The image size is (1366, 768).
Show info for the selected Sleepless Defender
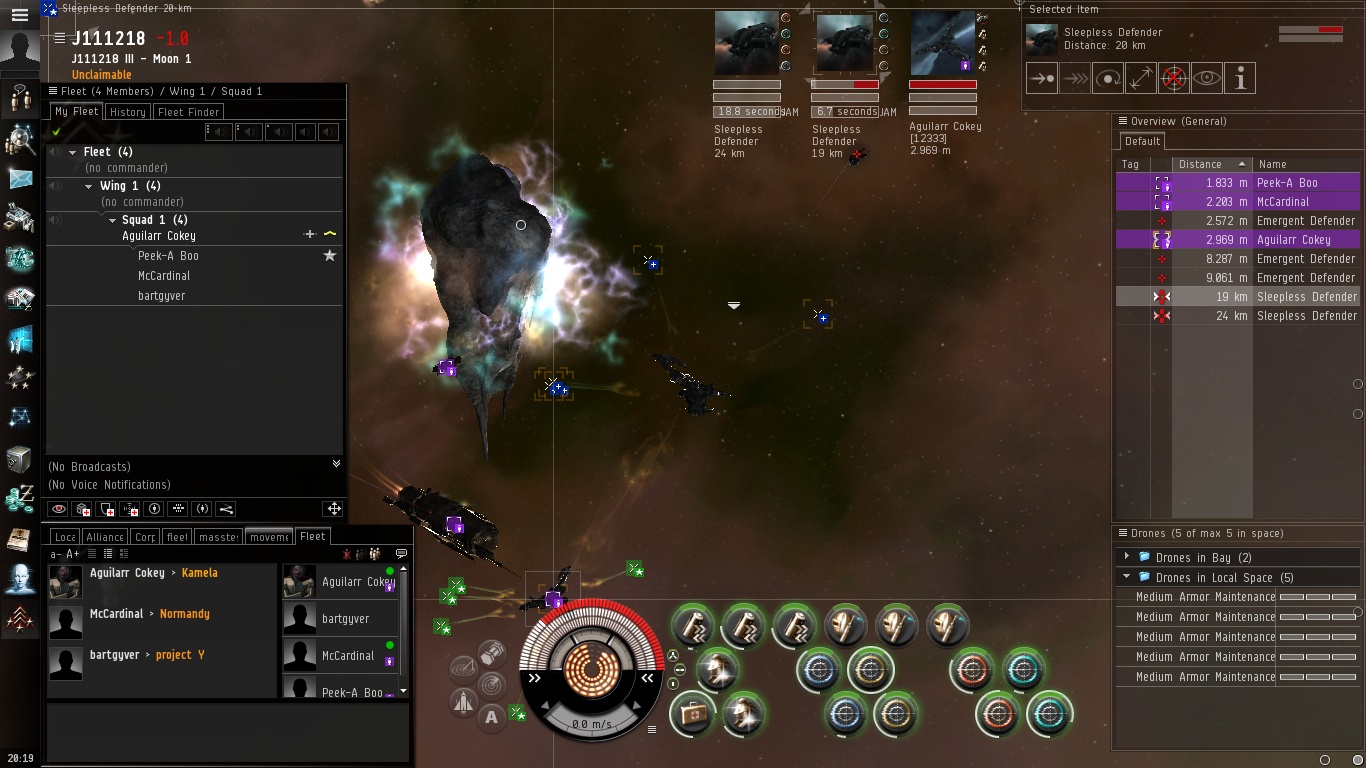1240,78
